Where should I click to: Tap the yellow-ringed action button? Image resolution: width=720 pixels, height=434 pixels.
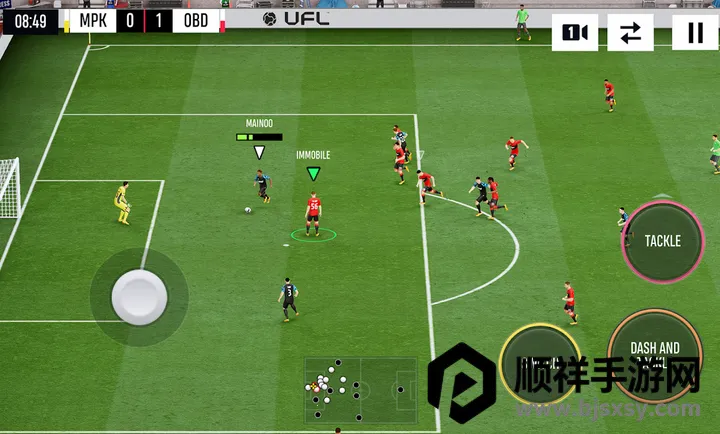coord(540,362)
